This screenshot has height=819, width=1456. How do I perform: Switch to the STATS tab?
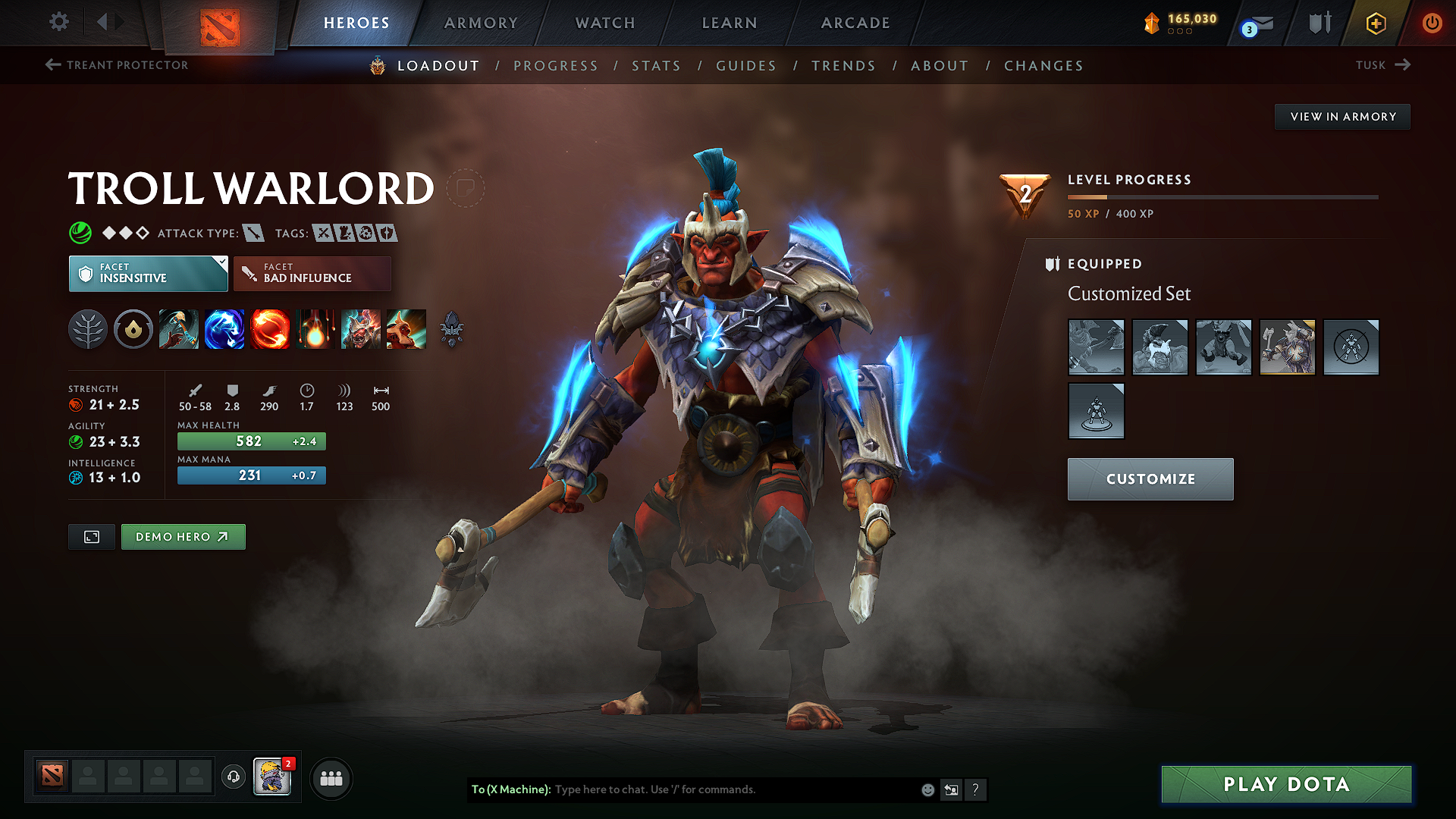(657, 65)
